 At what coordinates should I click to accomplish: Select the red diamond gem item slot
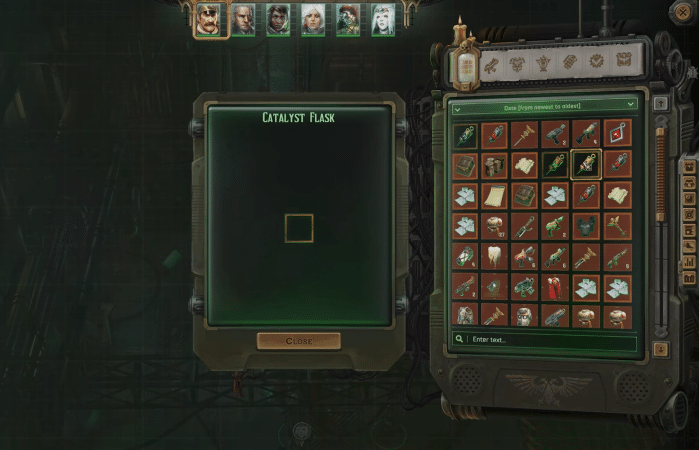coord(617,135)
